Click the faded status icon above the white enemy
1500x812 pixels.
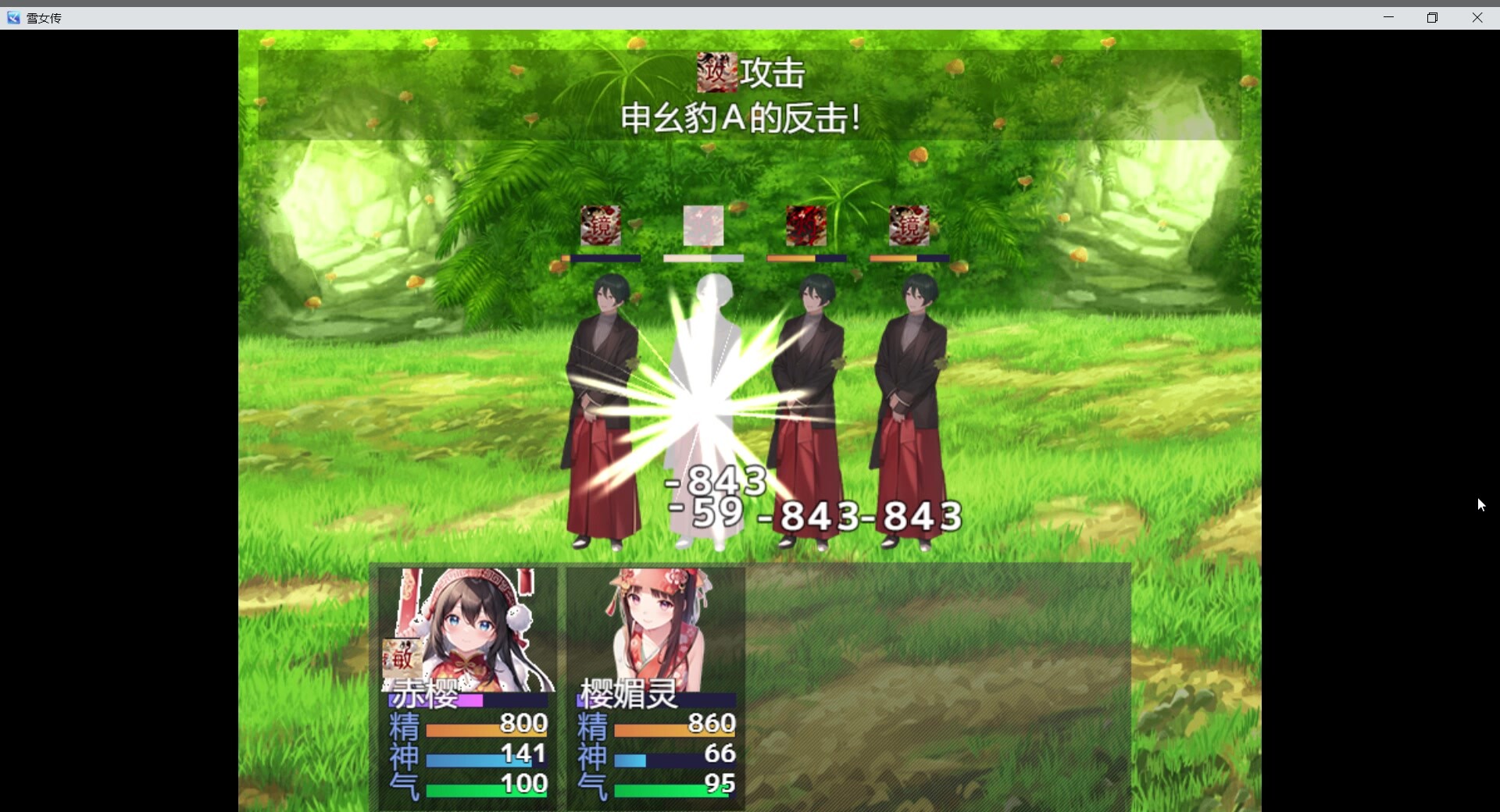[x=702, y=226]
